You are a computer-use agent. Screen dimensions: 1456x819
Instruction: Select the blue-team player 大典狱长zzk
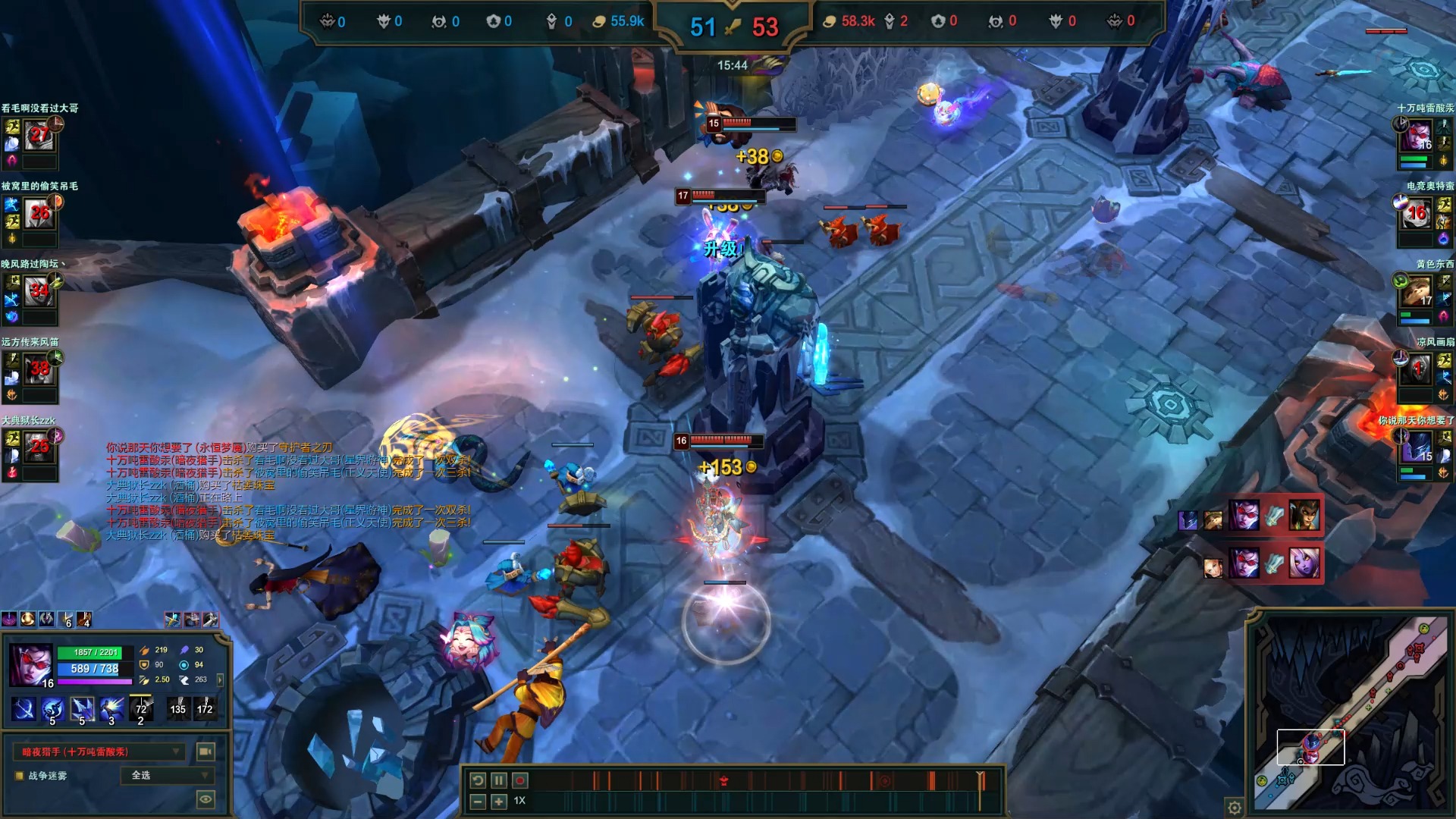39,447
